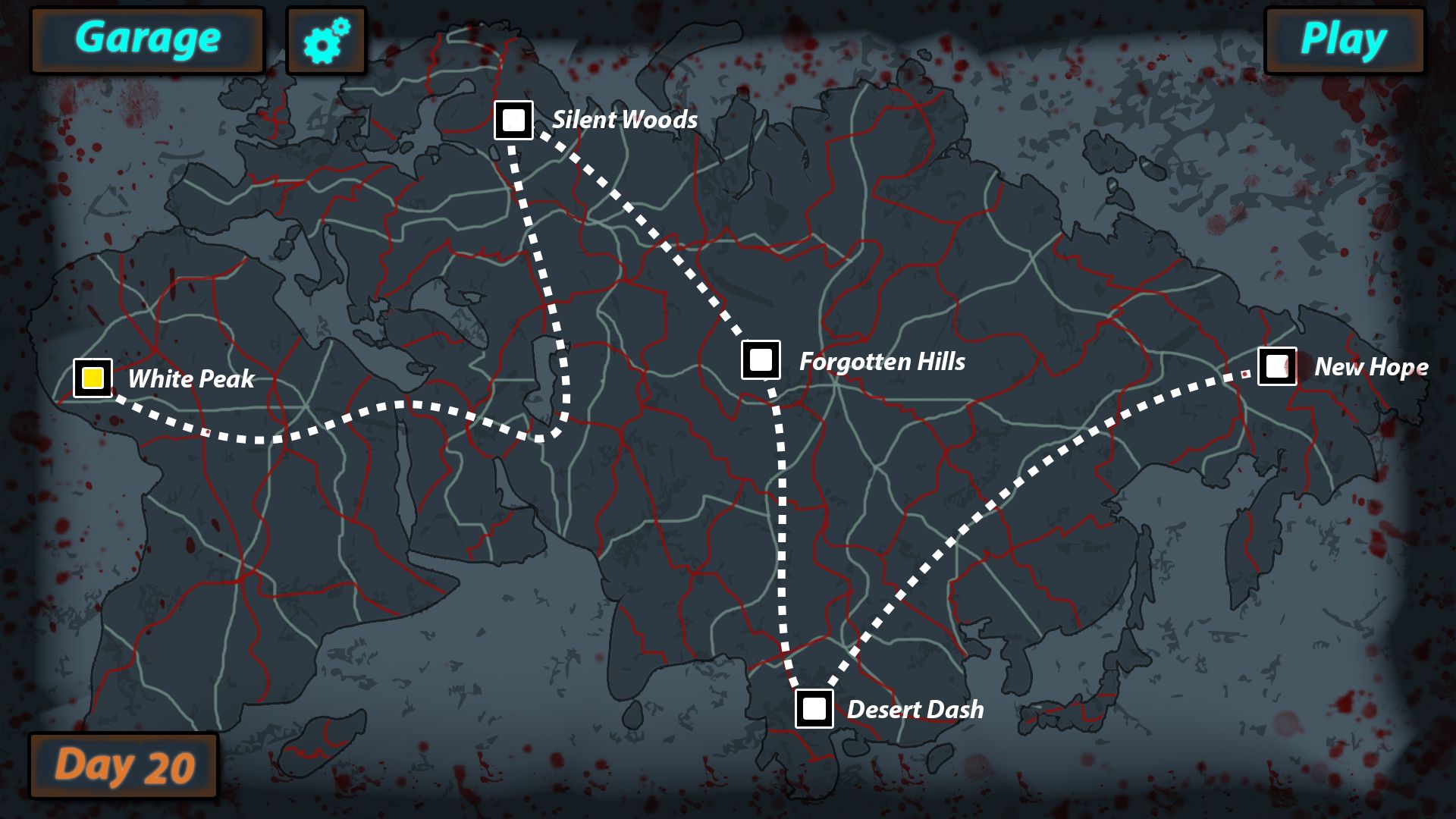Select the New Hope map marker

1277,366
